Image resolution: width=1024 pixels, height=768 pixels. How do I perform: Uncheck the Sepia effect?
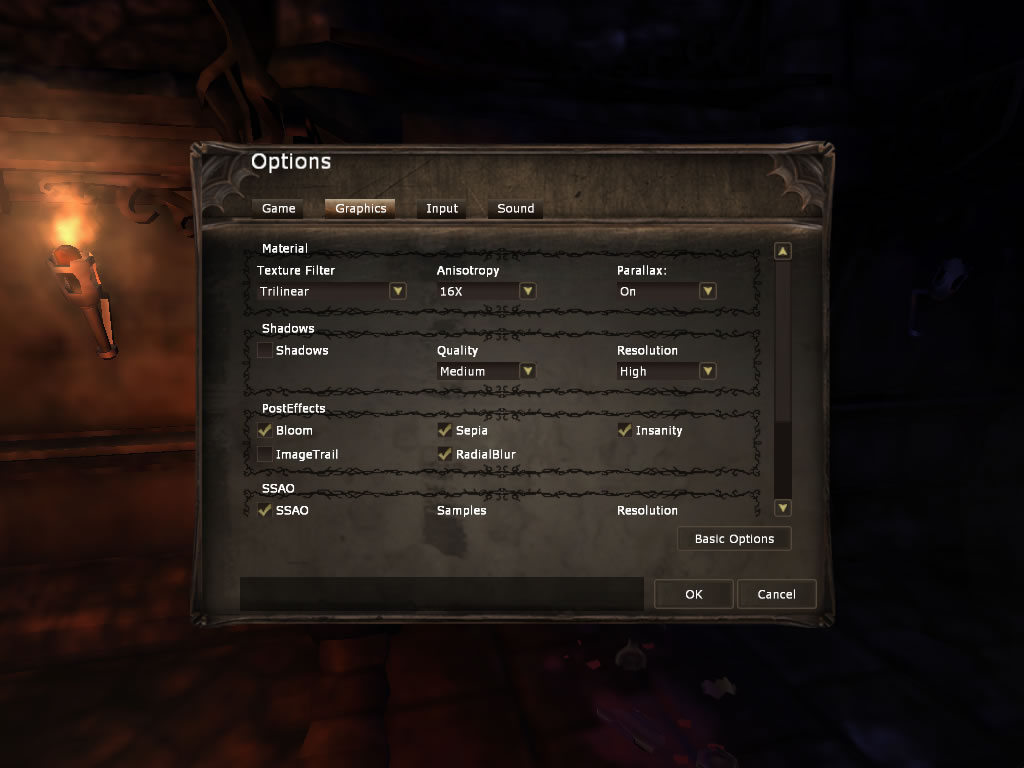coord(445,430)
